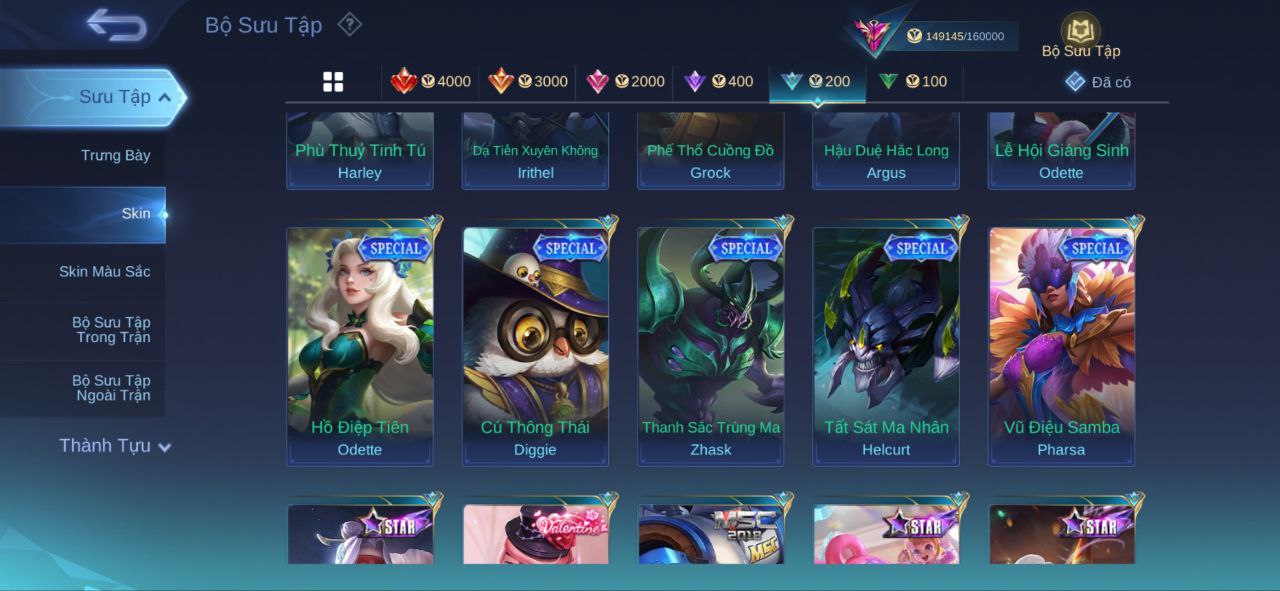Select Pharsa's Vũ Điệu Samba skin card
Screen dimensions: 1280x591
[1061, 346]
